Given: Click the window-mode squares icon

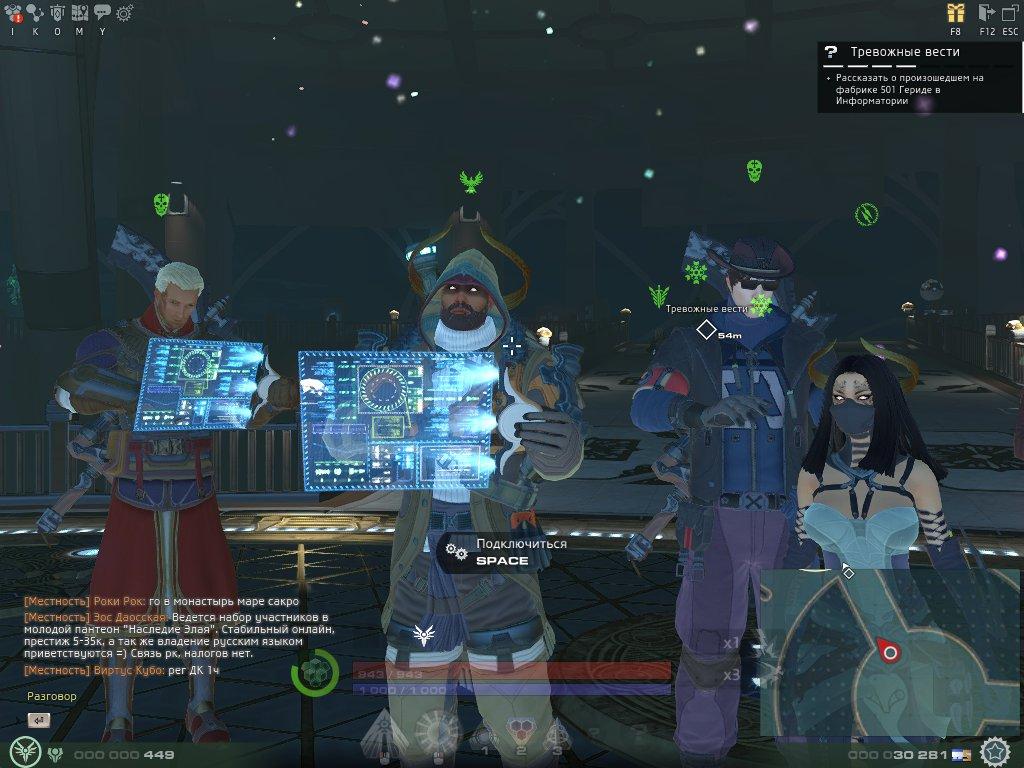Looking at the screenshot, I should 1011,13.
